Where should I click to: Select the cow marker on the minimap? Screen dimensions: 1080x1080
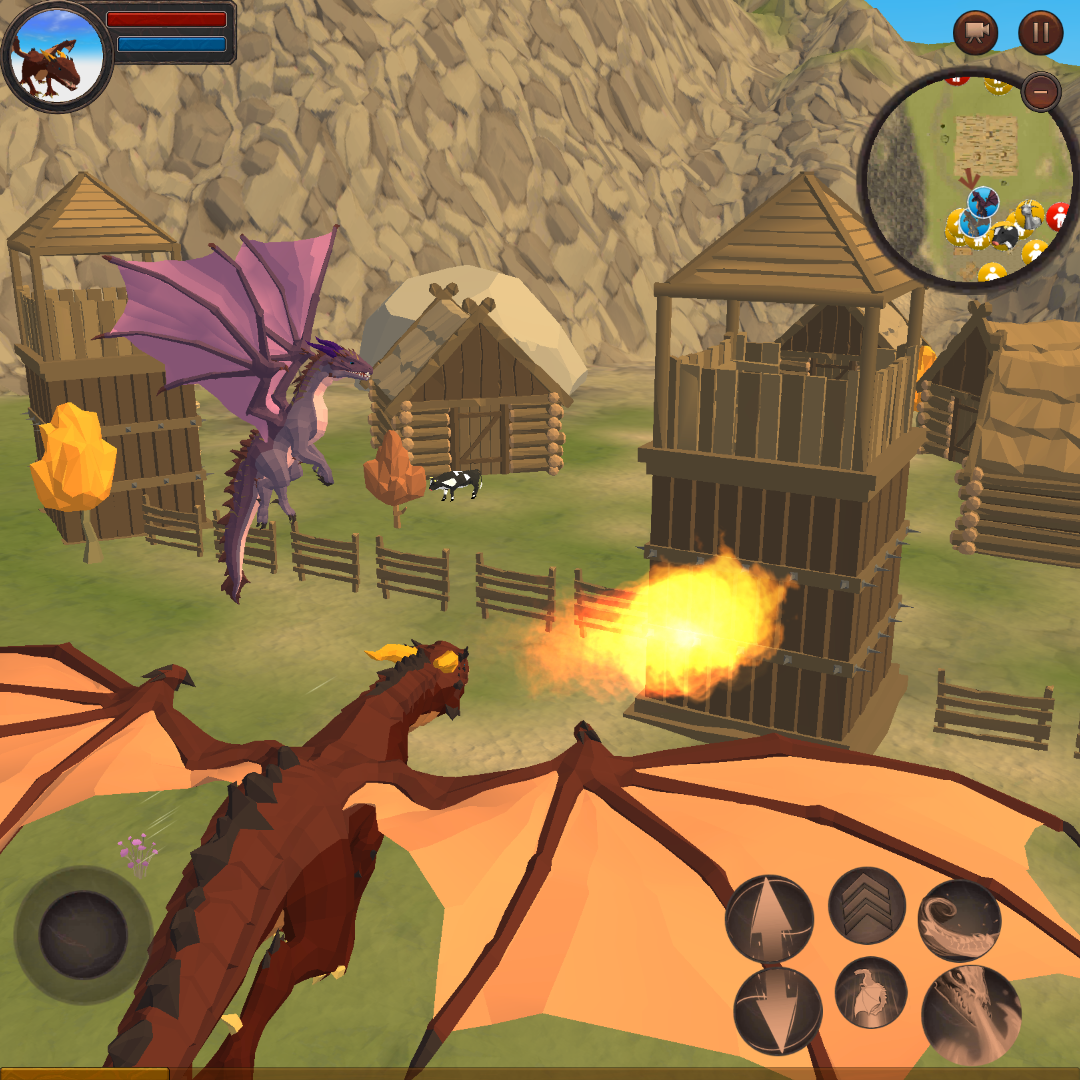[1006, 236]
